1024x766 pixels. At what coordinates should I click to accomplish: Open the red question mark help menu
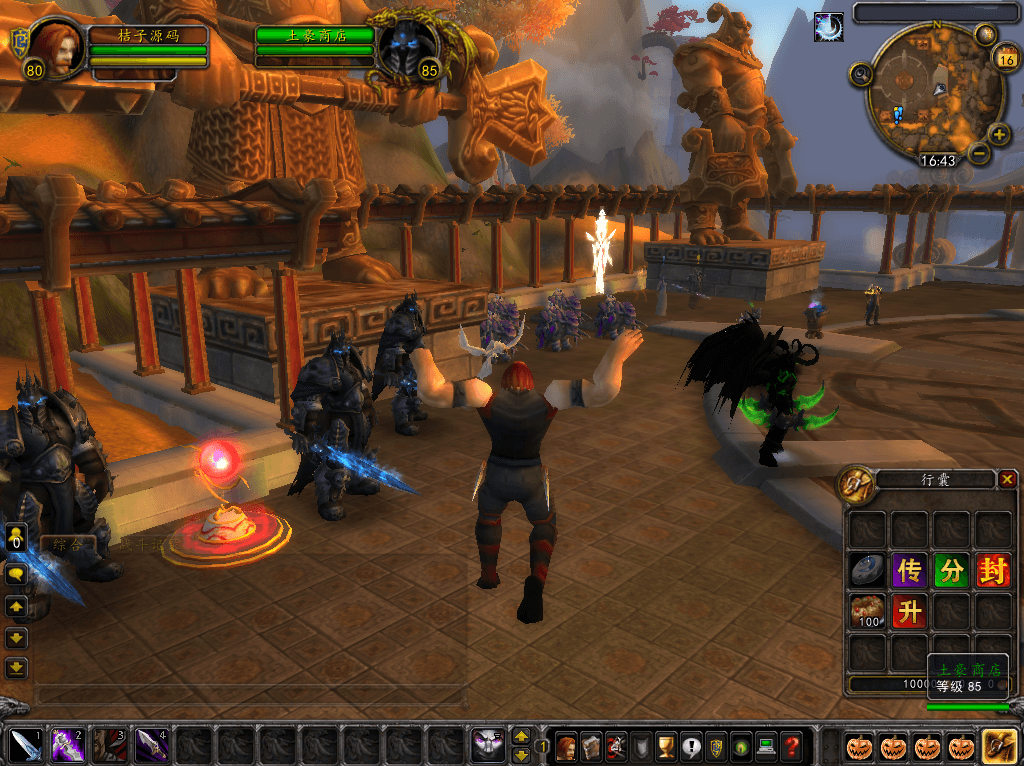791,746
